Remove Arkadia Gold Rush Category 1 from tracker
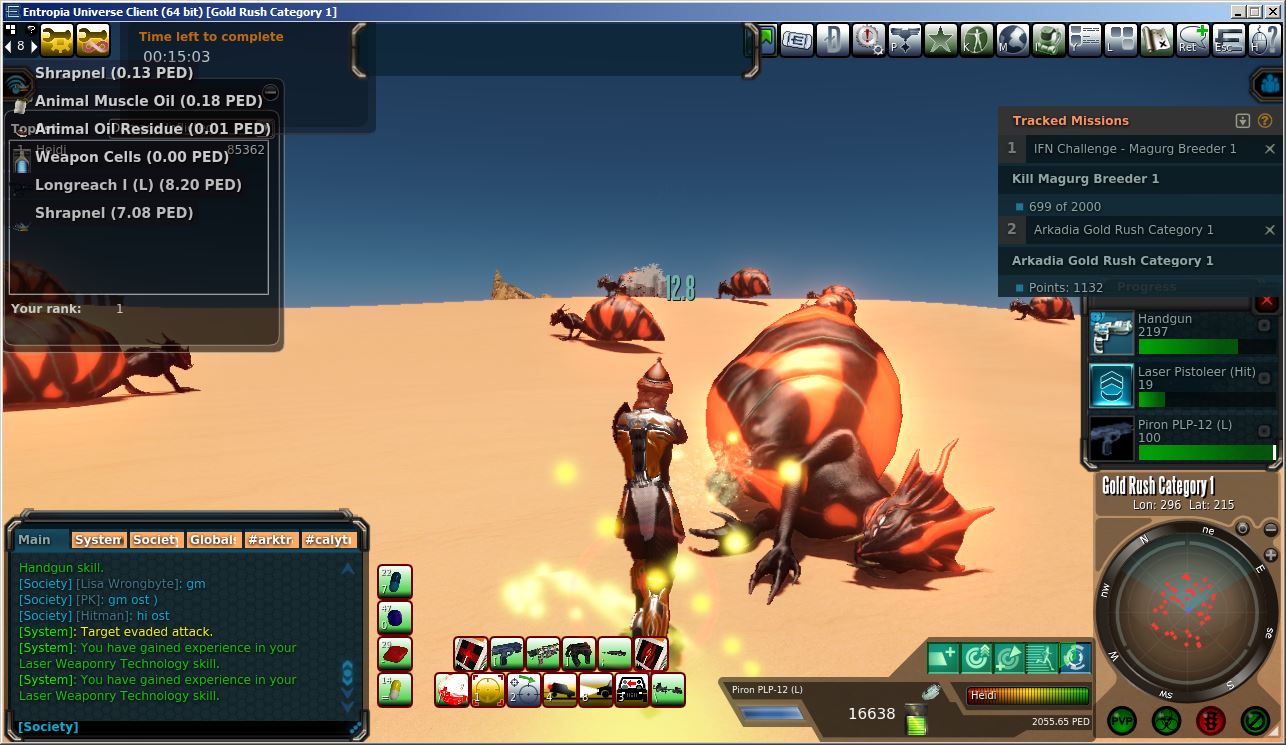The image size is (1286, 745). [1270, 230]
